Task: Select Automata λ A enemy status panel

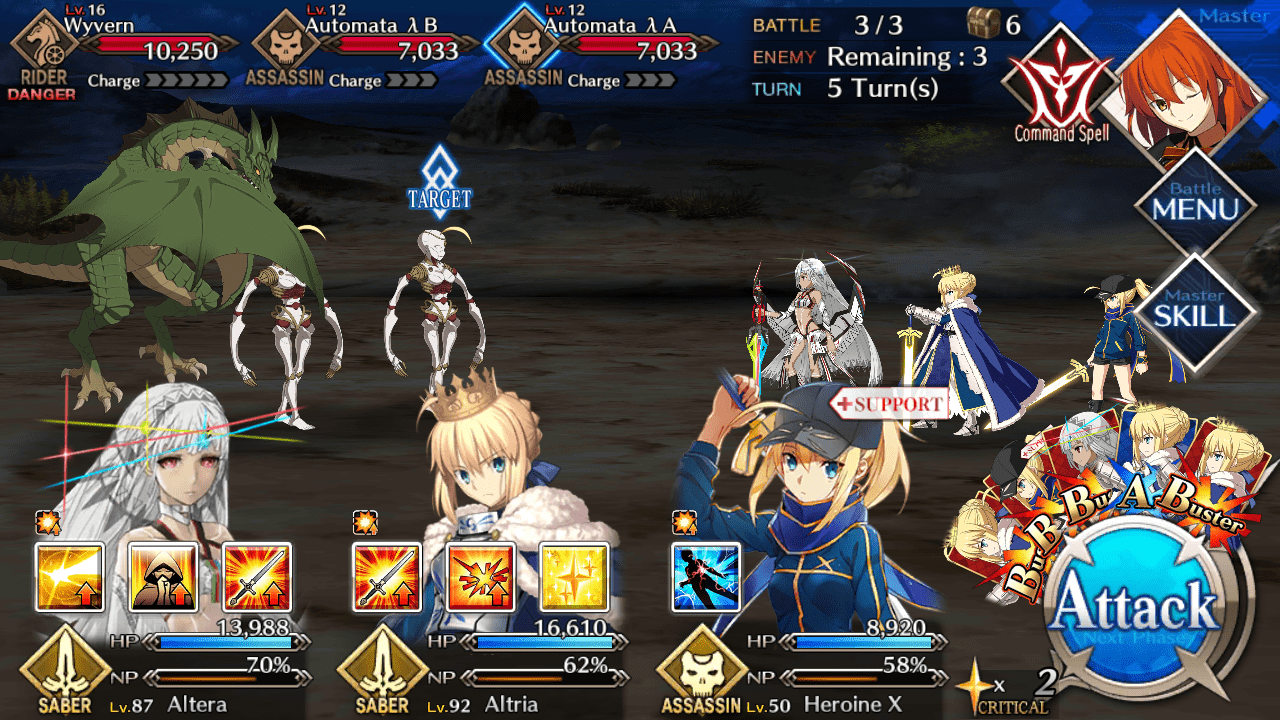Action: (600, 48)
